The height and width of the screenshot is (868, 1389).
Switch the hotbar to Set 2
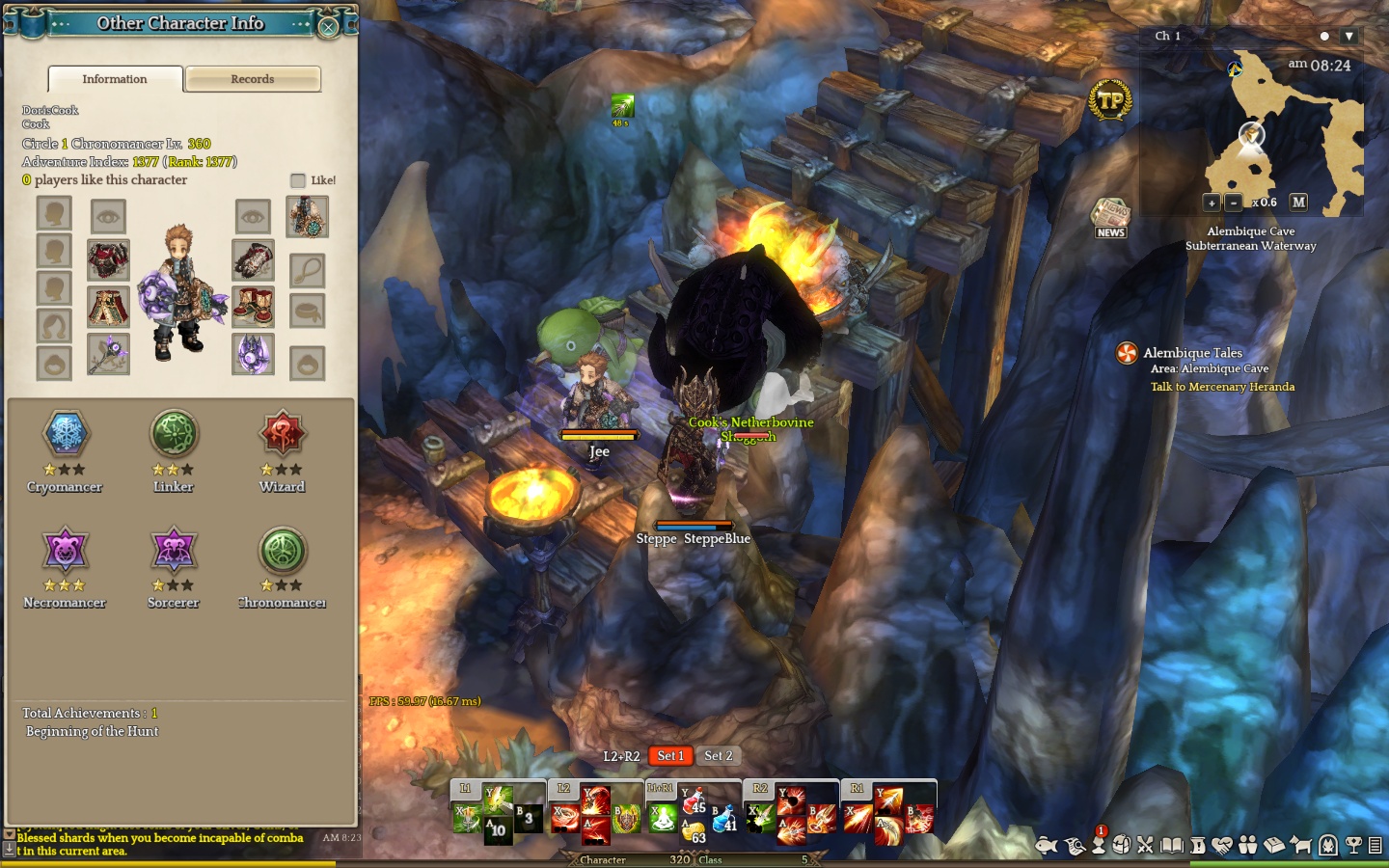click(x=718, y=756)
